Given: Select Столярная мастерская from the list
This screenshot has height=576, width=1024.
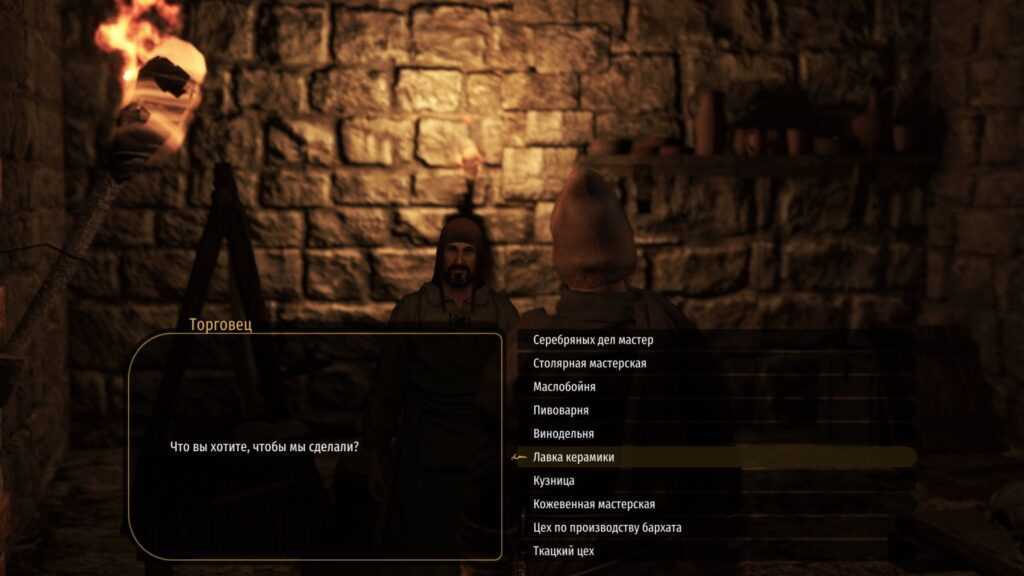Looking at the screenshot, I should 590,363.
